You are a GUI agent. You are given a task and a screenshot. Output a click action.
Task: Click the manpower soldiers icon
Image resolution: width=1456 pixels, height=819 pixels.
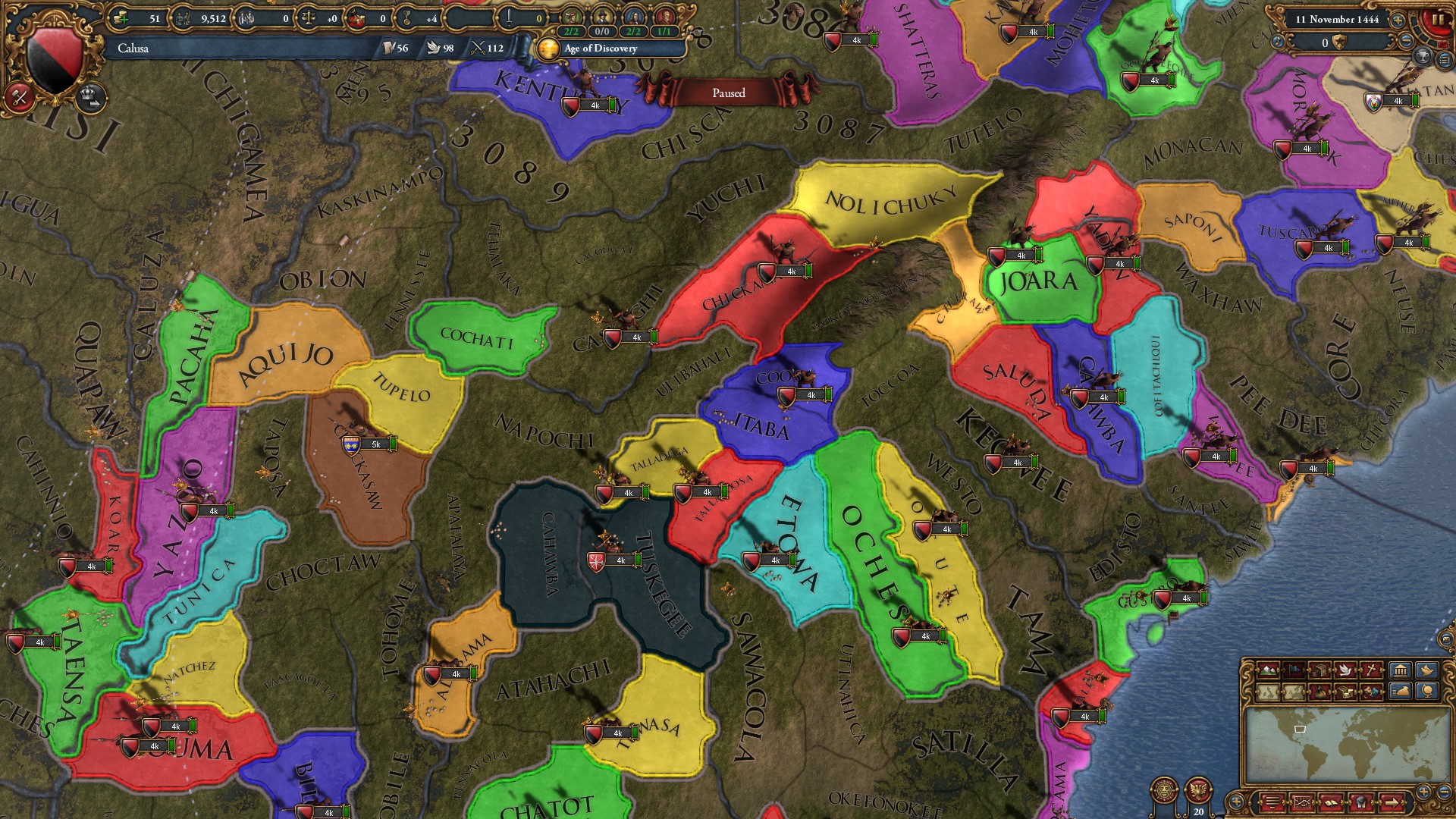[182, 17]
